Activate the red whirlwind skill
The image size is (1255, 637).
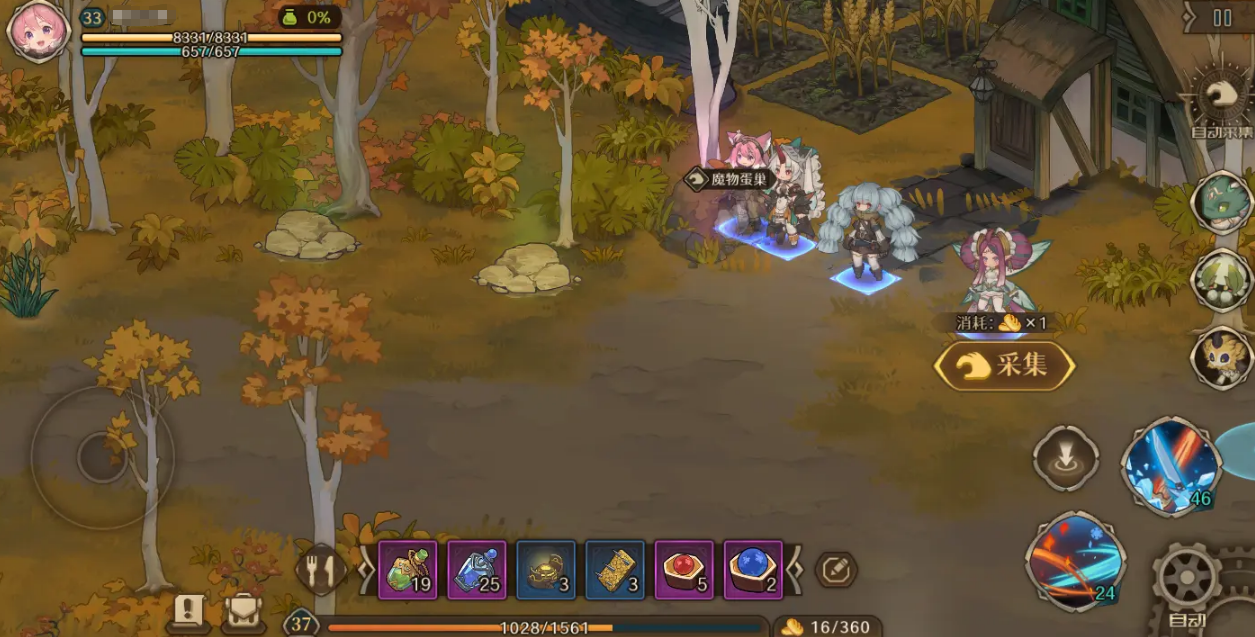pos(1075,561)
